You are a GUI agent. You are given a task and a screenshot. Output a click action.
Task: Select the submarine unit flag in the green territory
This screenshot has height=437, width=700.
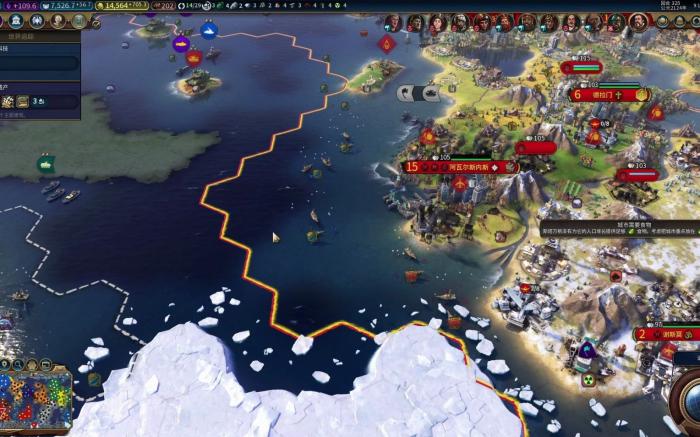(45, 162)
